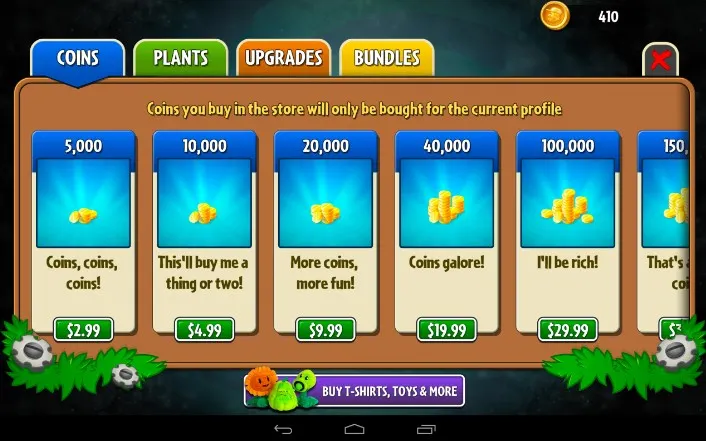Switch to the Plants tab
706x441 pixels.
click(180, 58)
